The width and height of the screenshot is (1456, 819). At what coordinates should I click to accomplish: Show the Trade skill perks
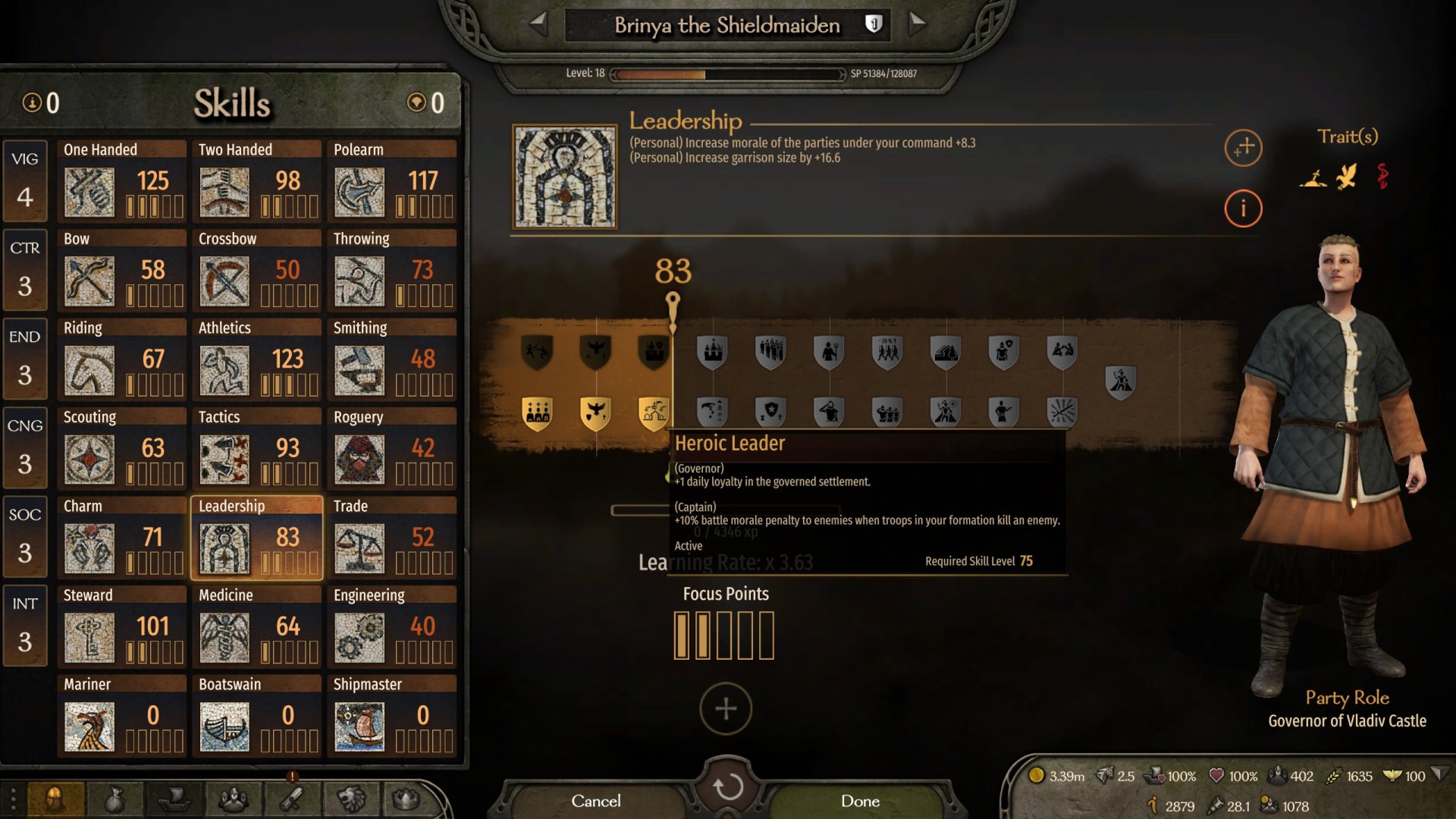(392, 537)
